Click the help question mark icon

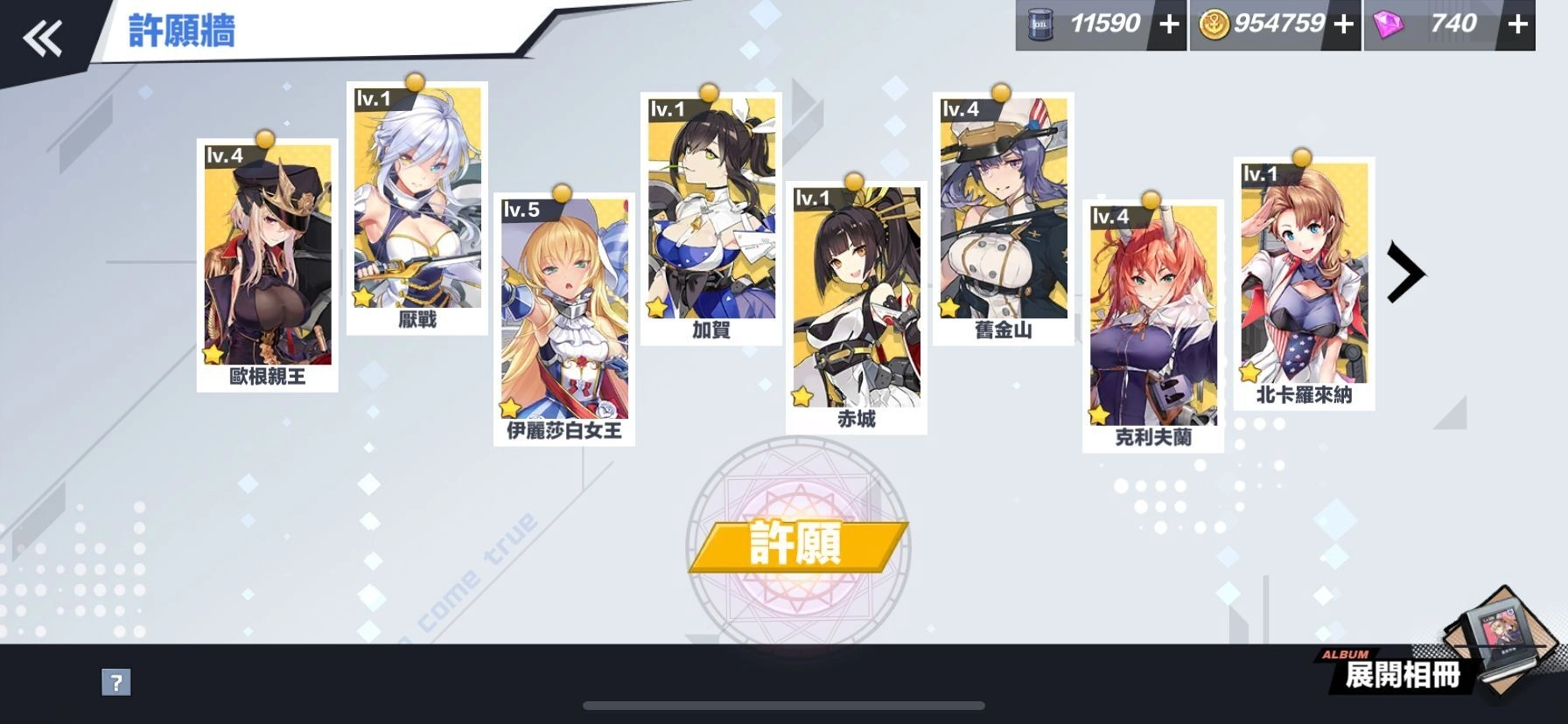point(116,681)
